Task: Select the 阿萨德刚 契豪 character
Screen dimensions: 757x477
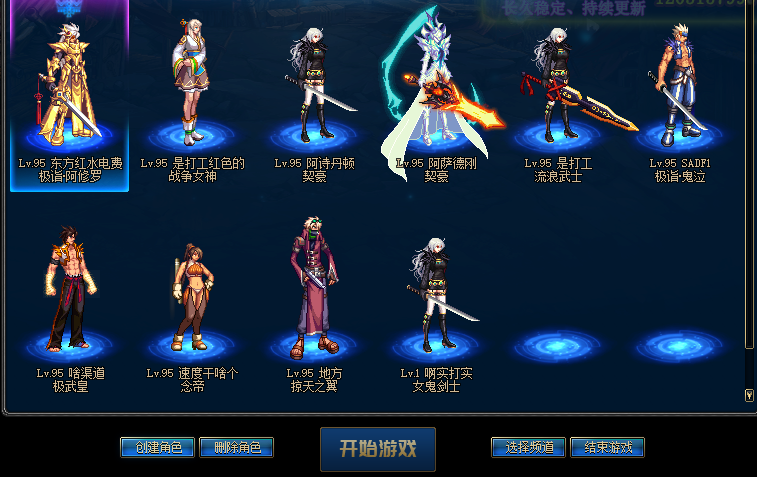Action: [436, 95]
